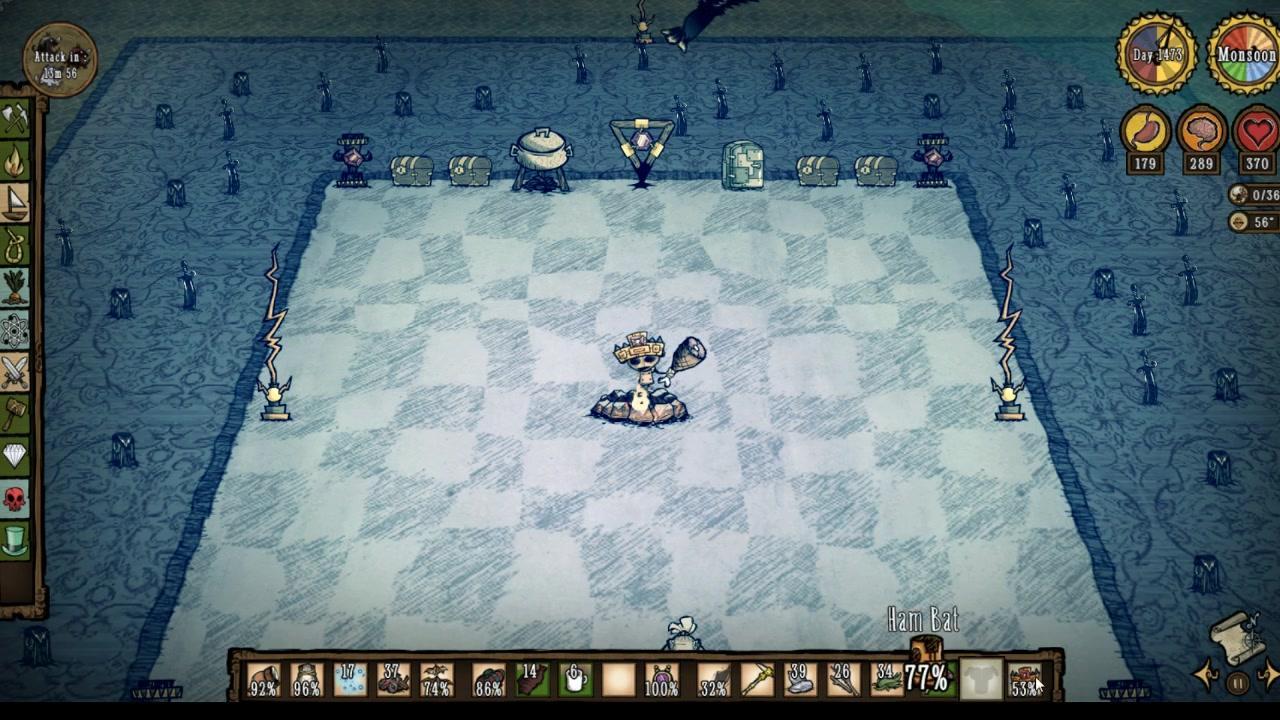Select the equipped Ham Bat hand slot
Screen dimensions: 1280x720
[927, 679]
